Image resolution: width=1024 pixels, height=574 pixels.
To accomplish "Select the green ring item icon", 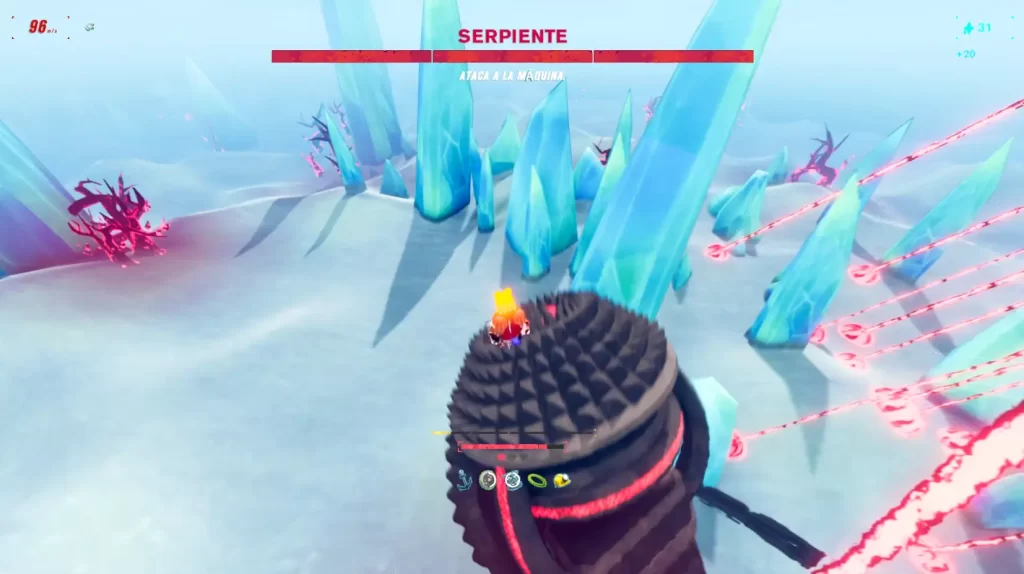I will click(537, 481).
